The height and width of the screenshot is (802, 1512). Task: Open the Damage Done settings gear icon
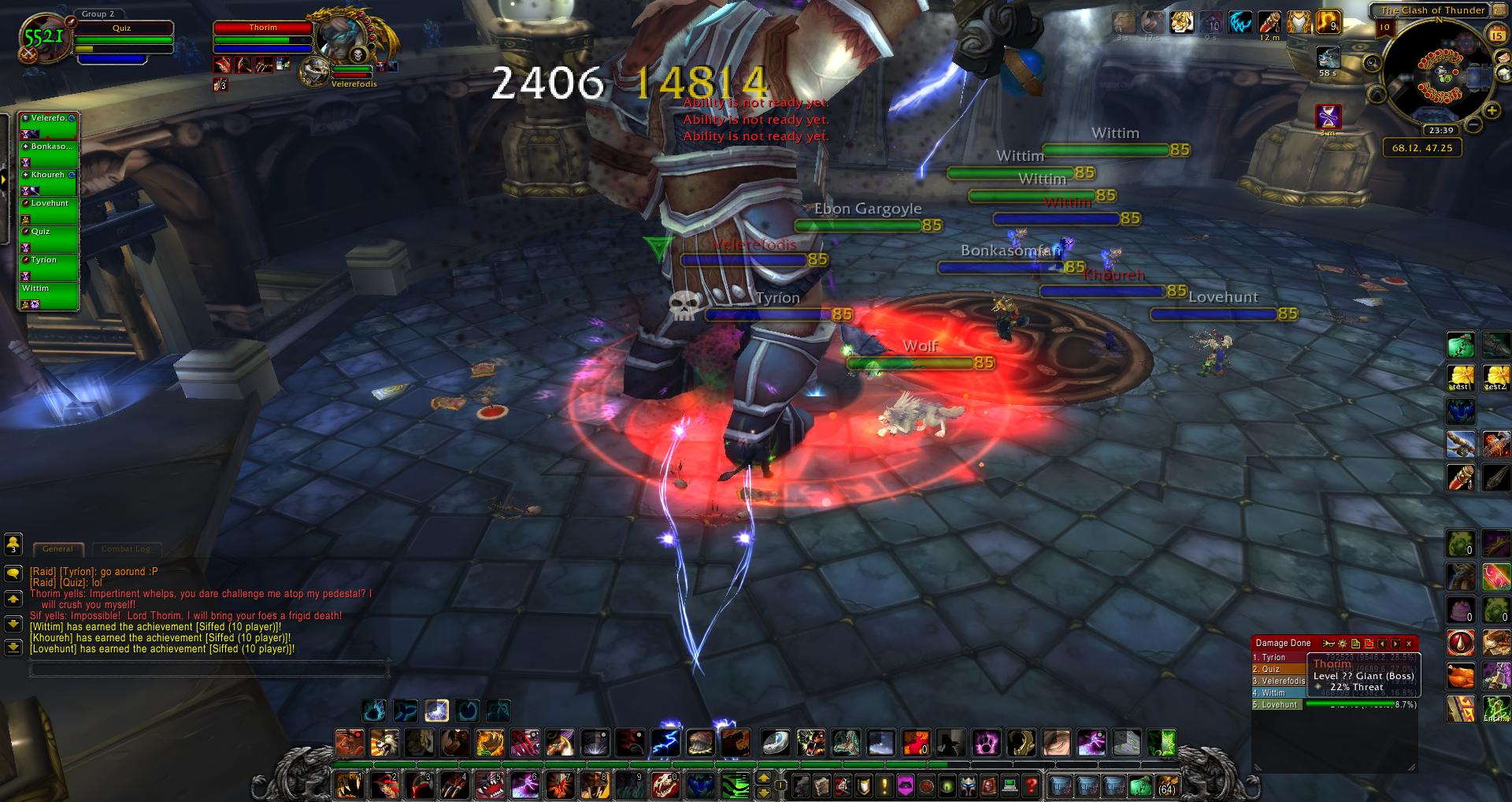point(1342,644)
